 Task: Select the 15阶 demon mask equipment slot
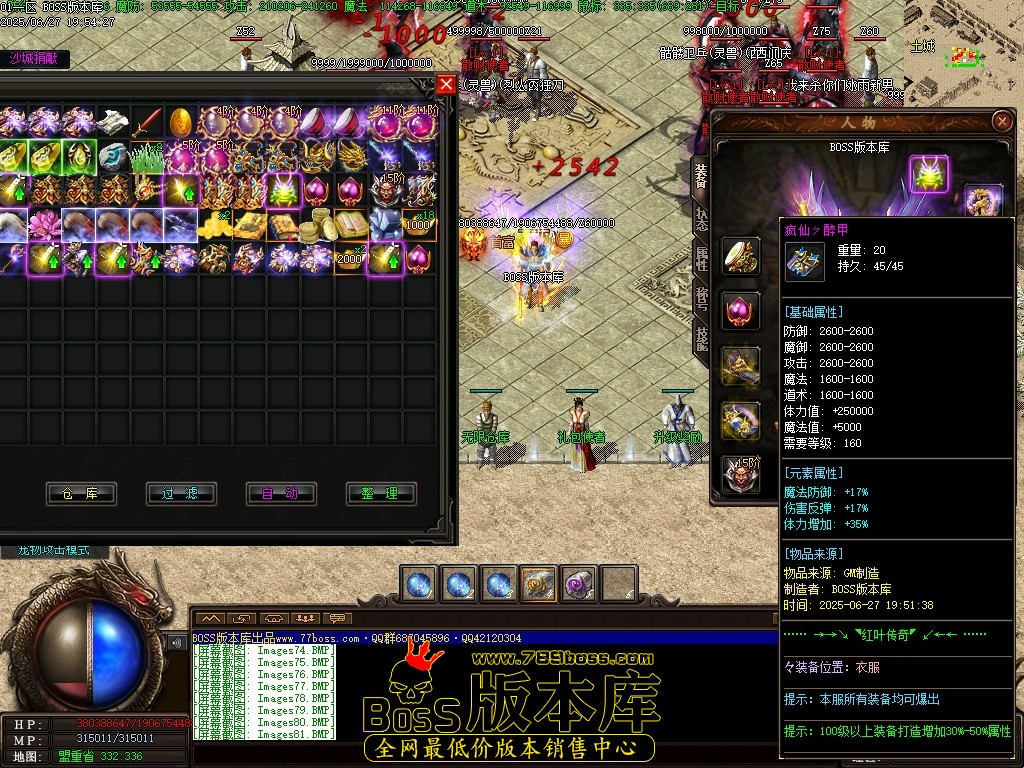[x=741, y=474]
